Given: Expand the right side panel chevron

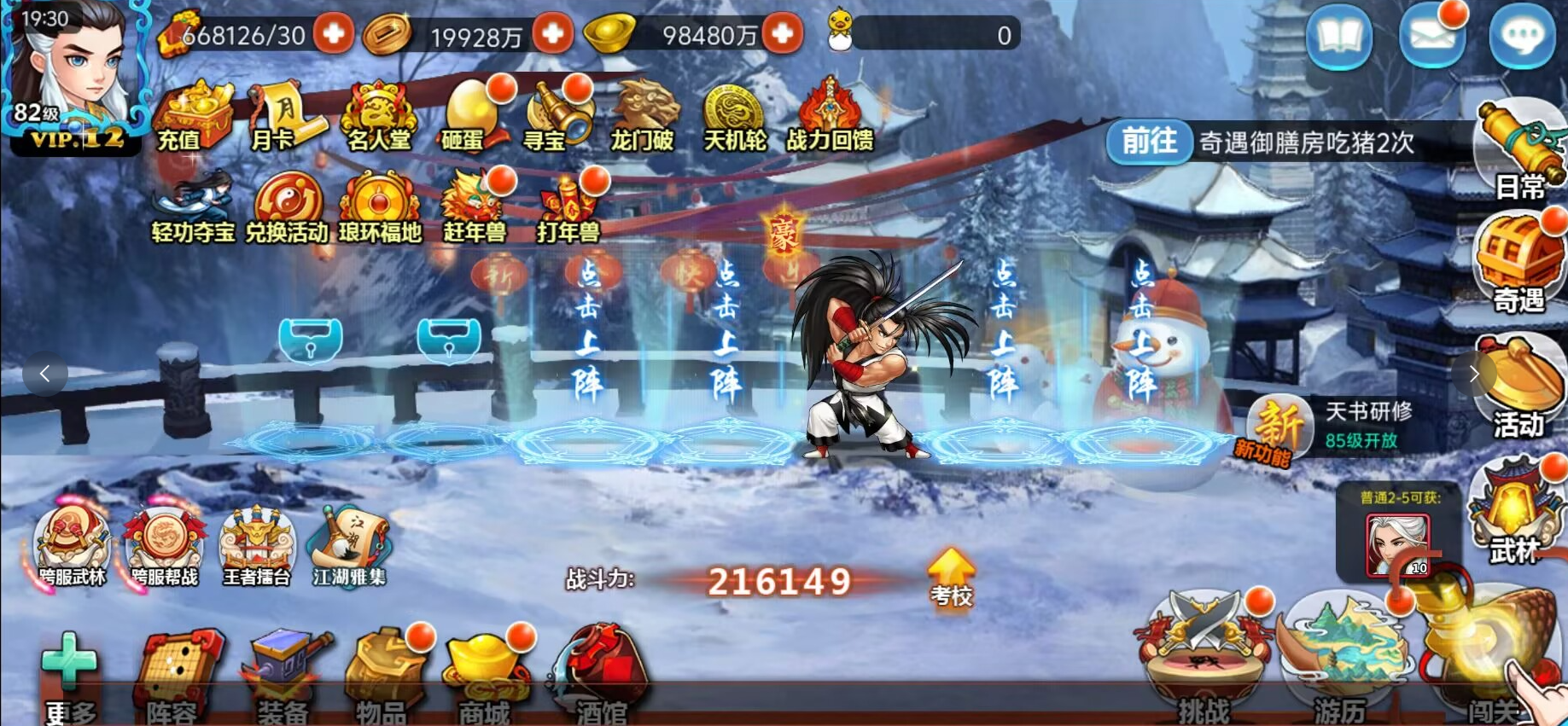Looking at the screenshot, I should (x=1474, y=374).
